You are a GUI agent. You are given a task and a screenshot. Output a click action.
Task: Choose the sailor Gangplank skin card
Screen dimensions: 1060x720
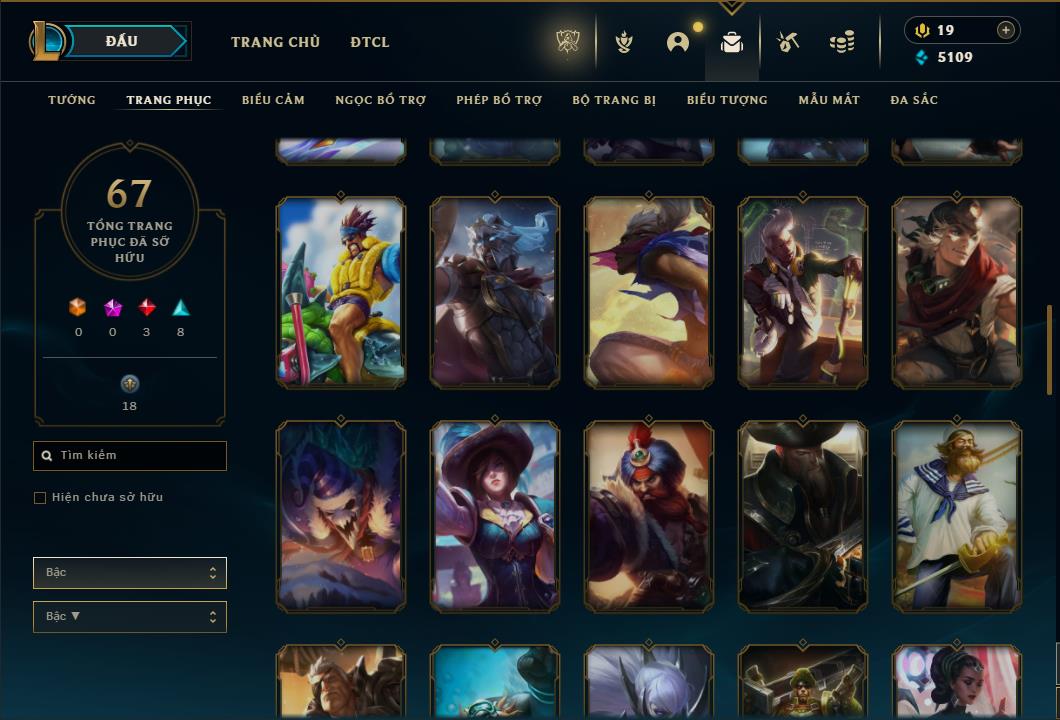(957, 515)
